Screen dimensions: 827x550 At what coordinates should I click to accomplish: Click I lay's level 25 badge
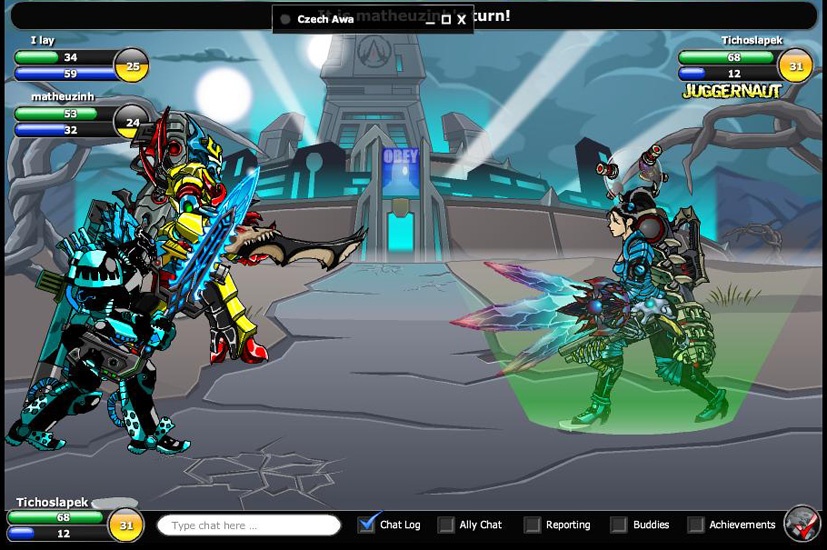[x=131, y=66]
